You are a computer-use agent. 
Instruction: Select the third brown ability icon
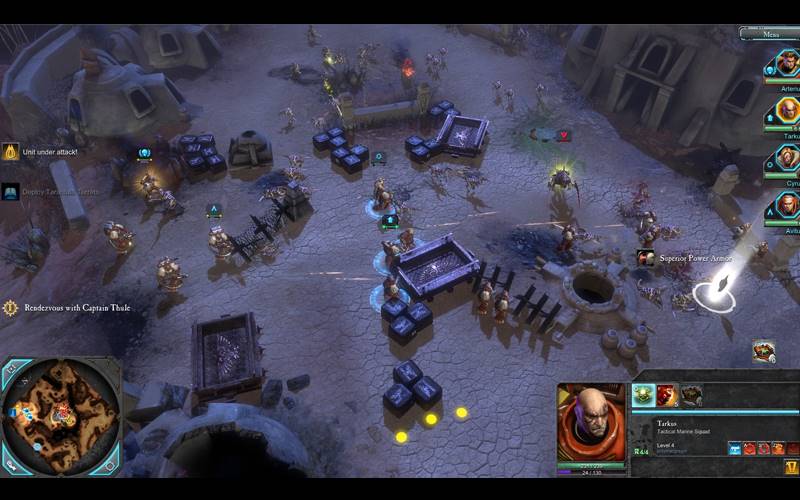(691, 395)
